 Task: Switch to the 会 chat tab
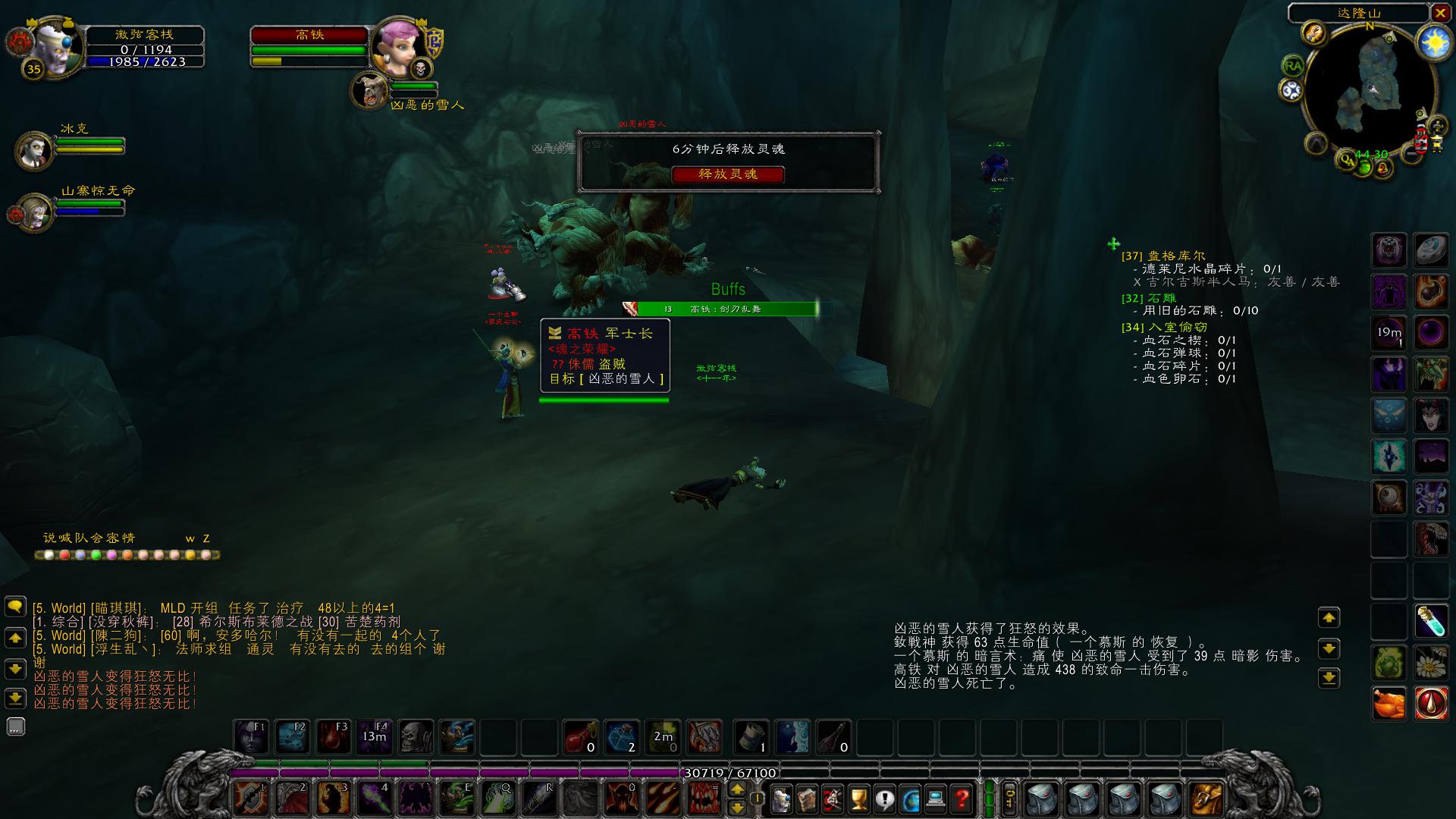tap(97, 538)
